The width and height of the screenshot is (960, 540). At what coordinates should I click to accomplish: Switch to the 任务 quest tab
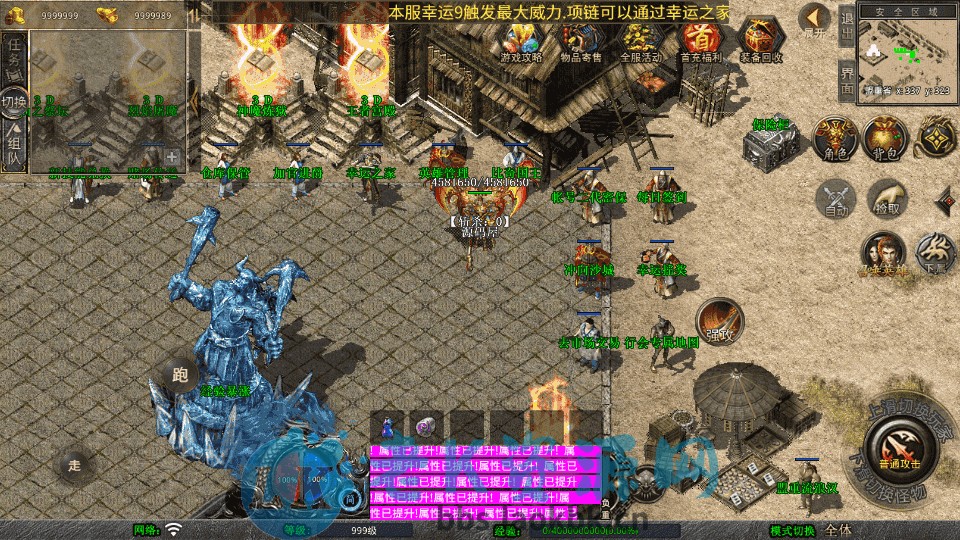coord(13,58)
